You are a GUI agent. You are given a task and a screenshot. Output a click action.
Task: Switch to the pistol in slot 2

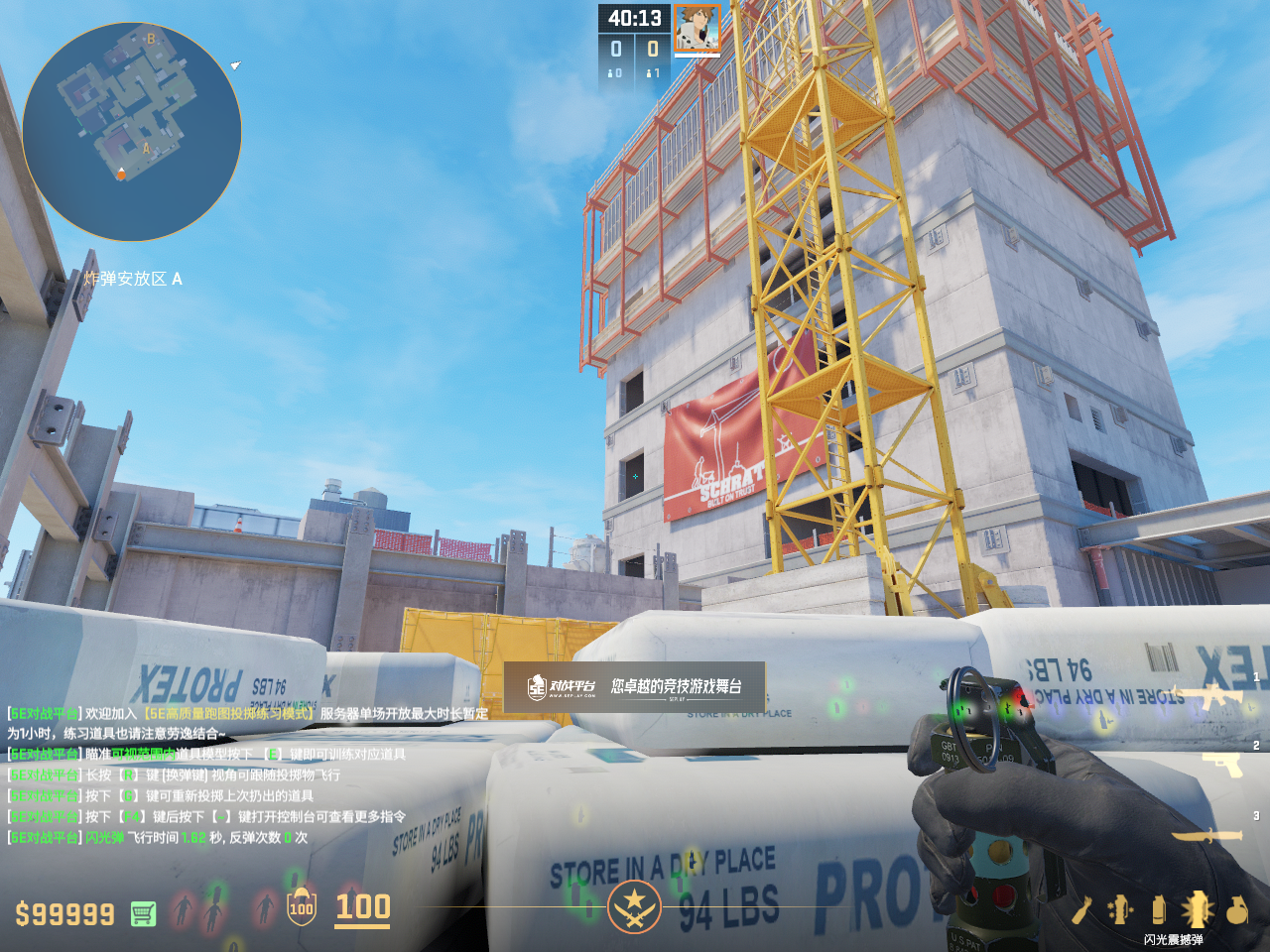coord(1223,763)
